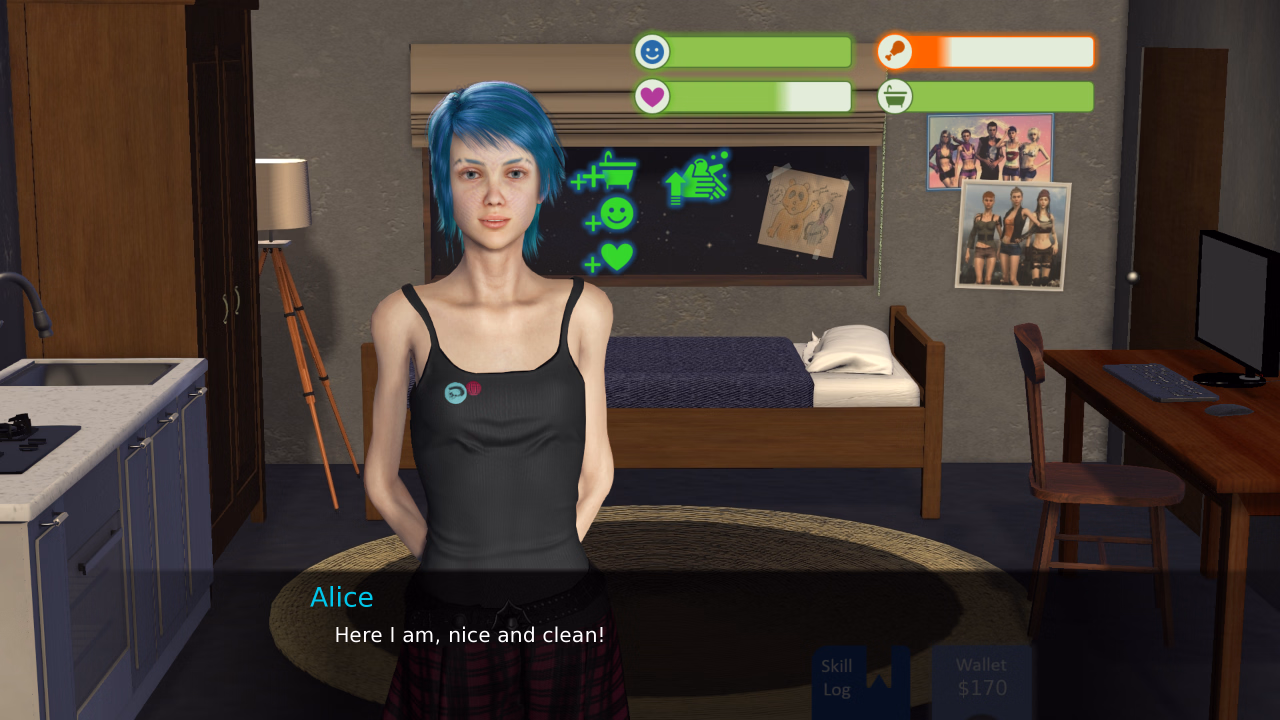The width and height of the screenshot is (1280, 720).
Task: Click Alice's name label
Action: (342, 597)
